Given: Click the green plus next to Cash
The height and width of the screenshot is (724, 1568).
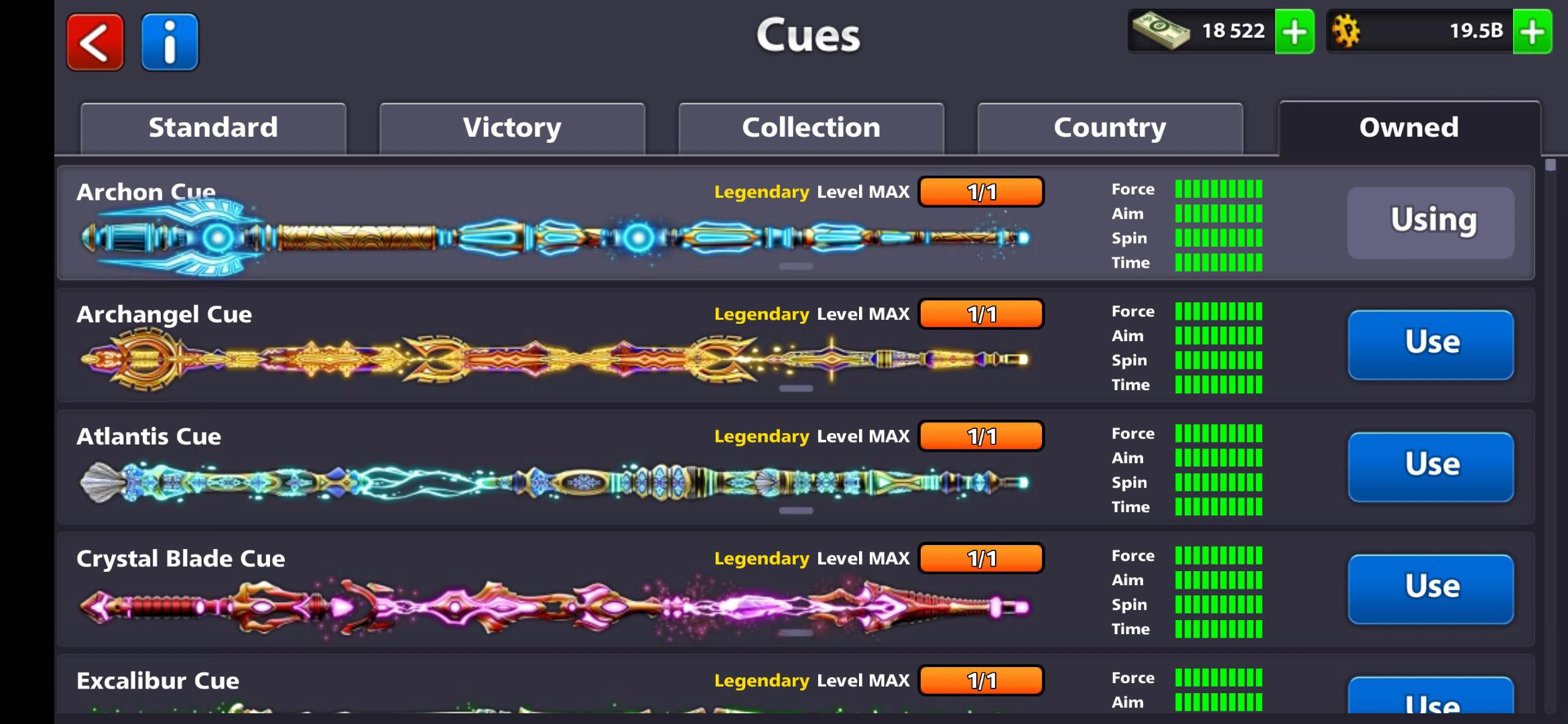Looking at the screenshot, I should click(x=1295, y=31).
